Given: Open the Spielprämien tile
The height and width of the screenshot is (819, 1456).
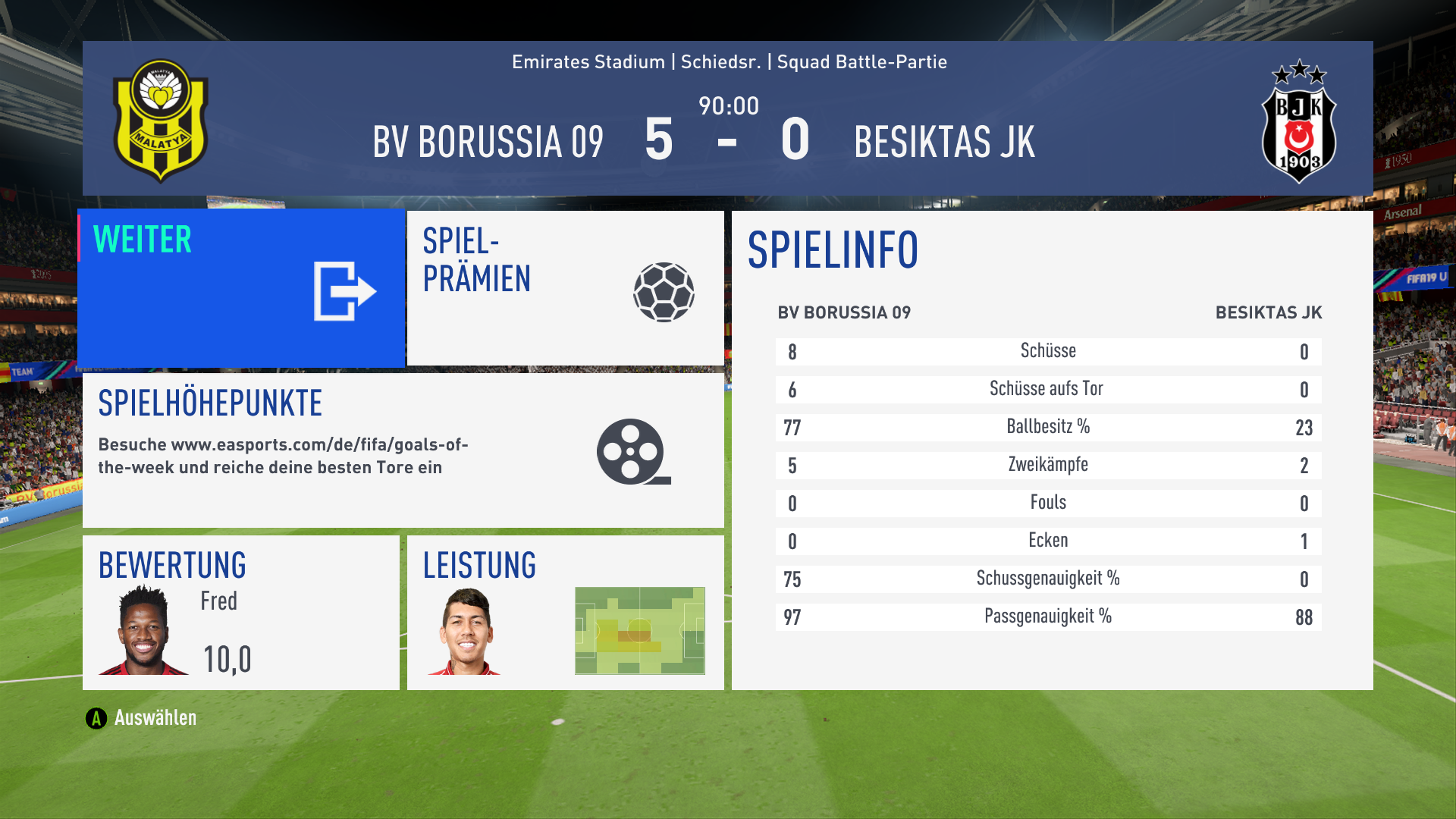Looking at the screenshot, I should [565, 288].
